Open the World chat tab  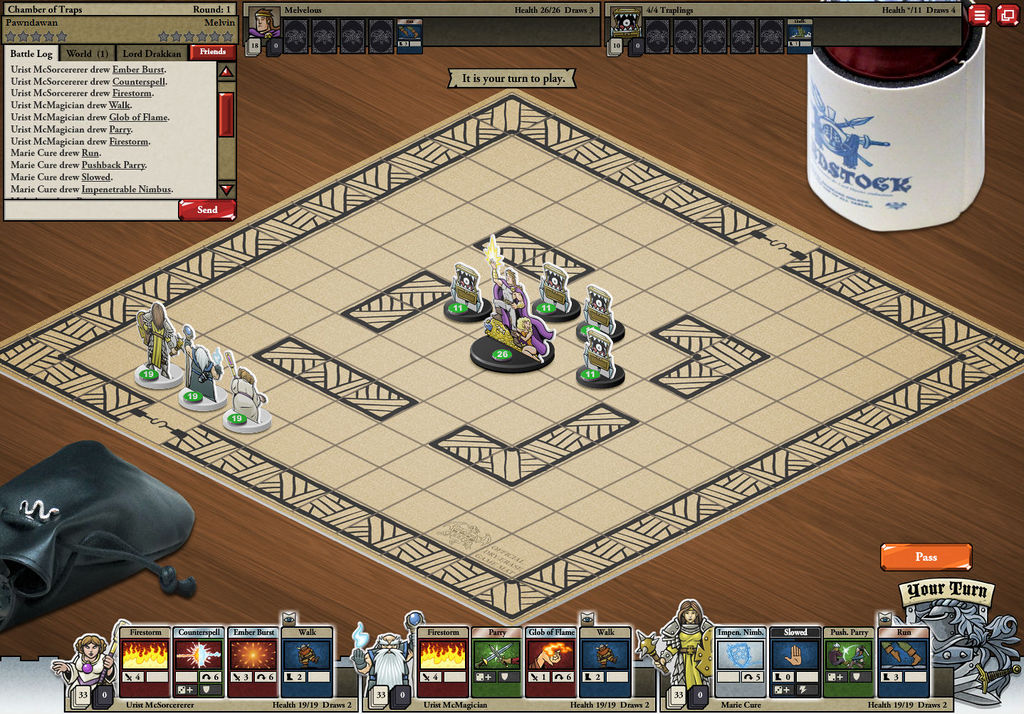tap(87, 53)
